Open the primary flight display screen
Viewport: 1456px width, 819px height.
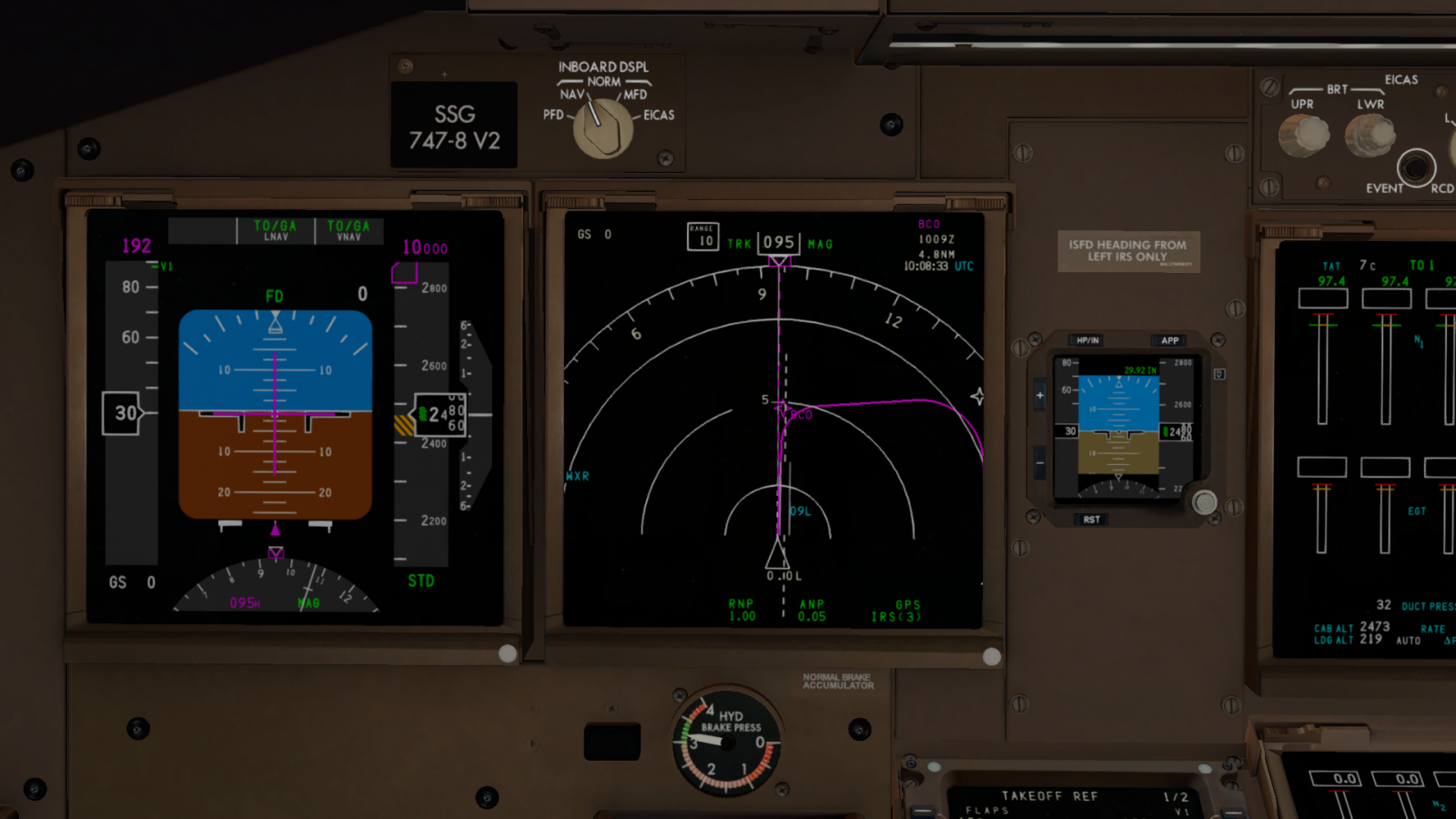(295, 417)
